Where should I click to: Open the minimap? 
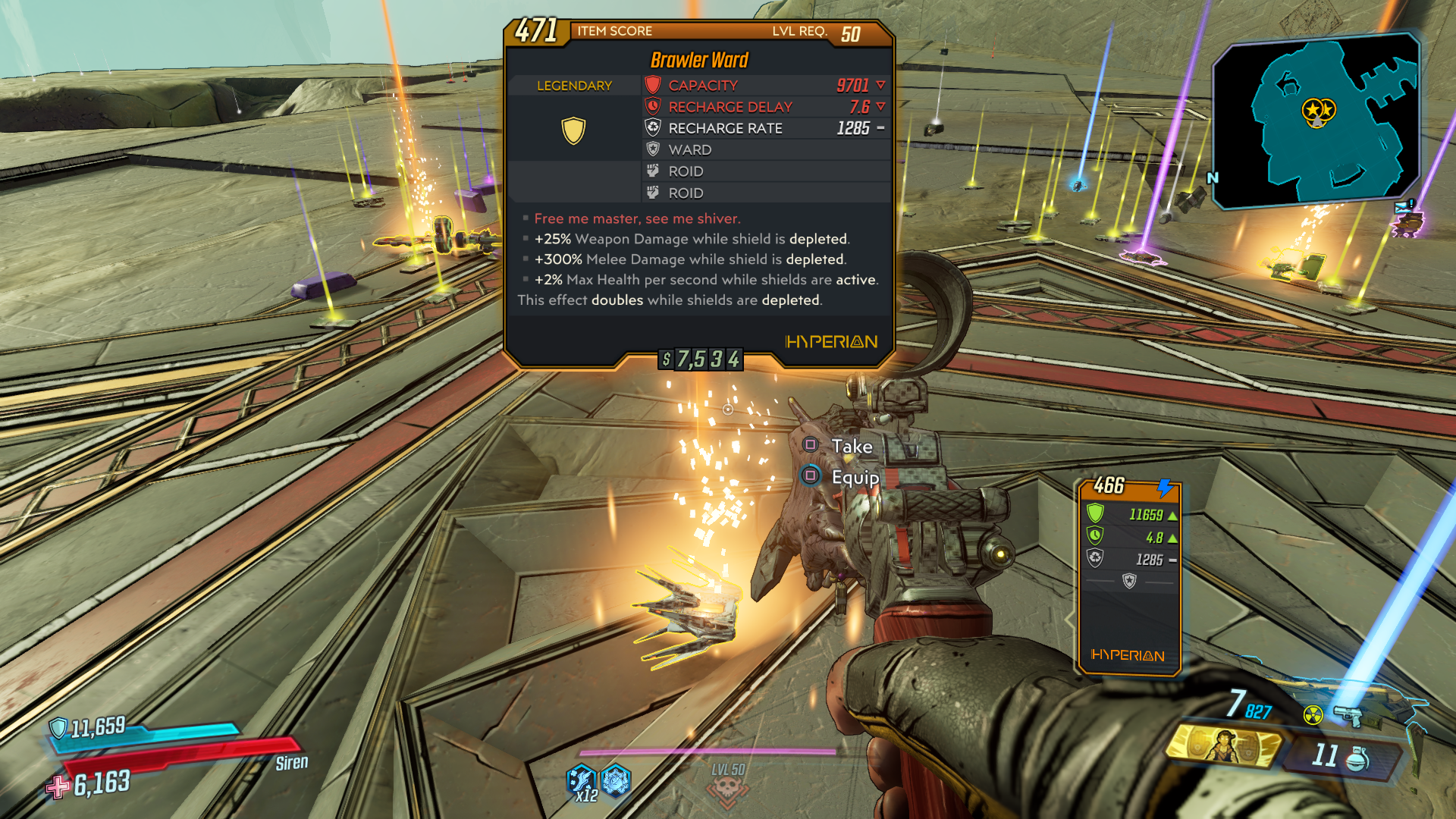(x=1316, y=121)
